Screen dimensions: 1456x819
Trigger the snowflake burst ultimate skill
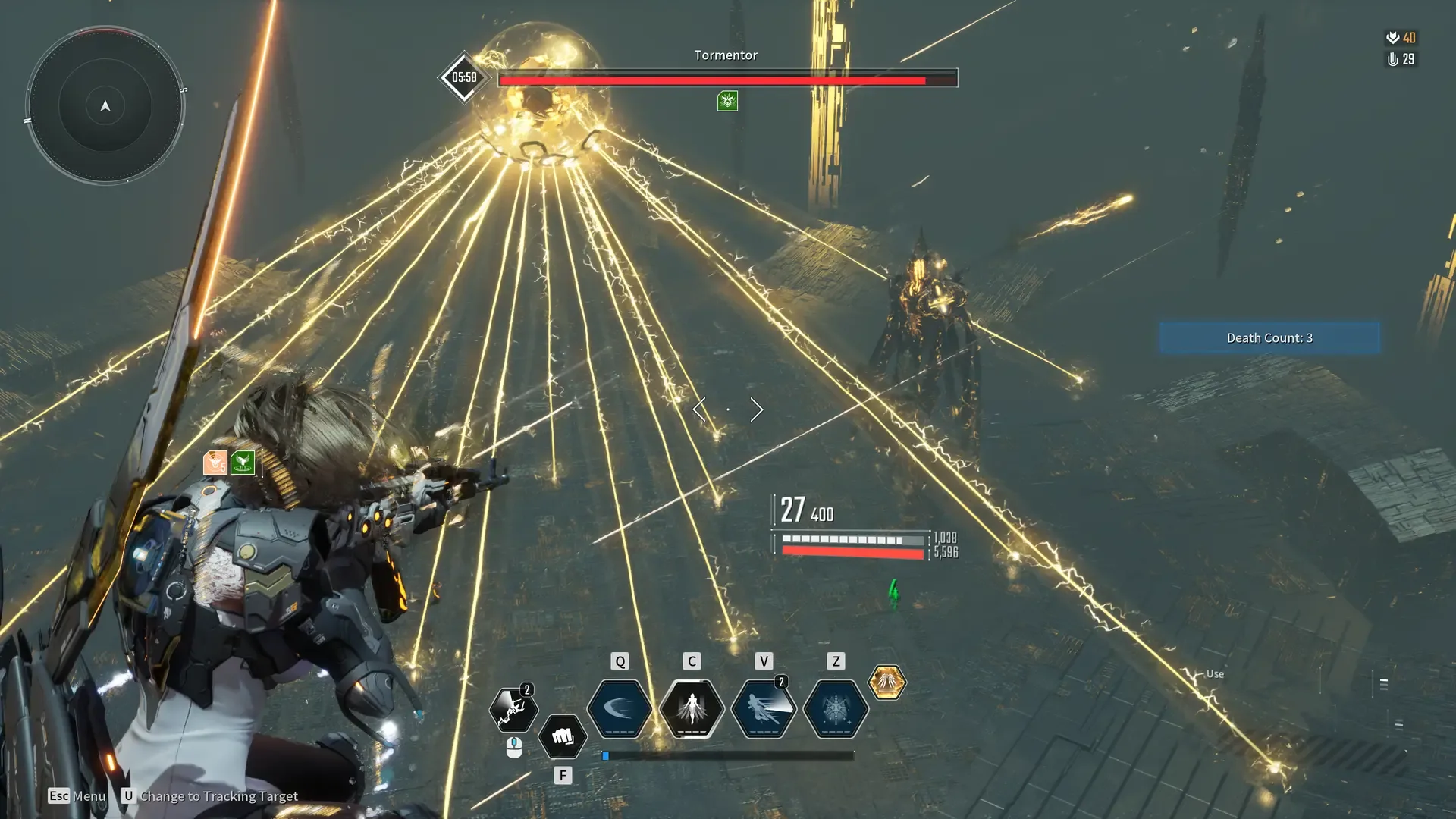pos(836,708)
